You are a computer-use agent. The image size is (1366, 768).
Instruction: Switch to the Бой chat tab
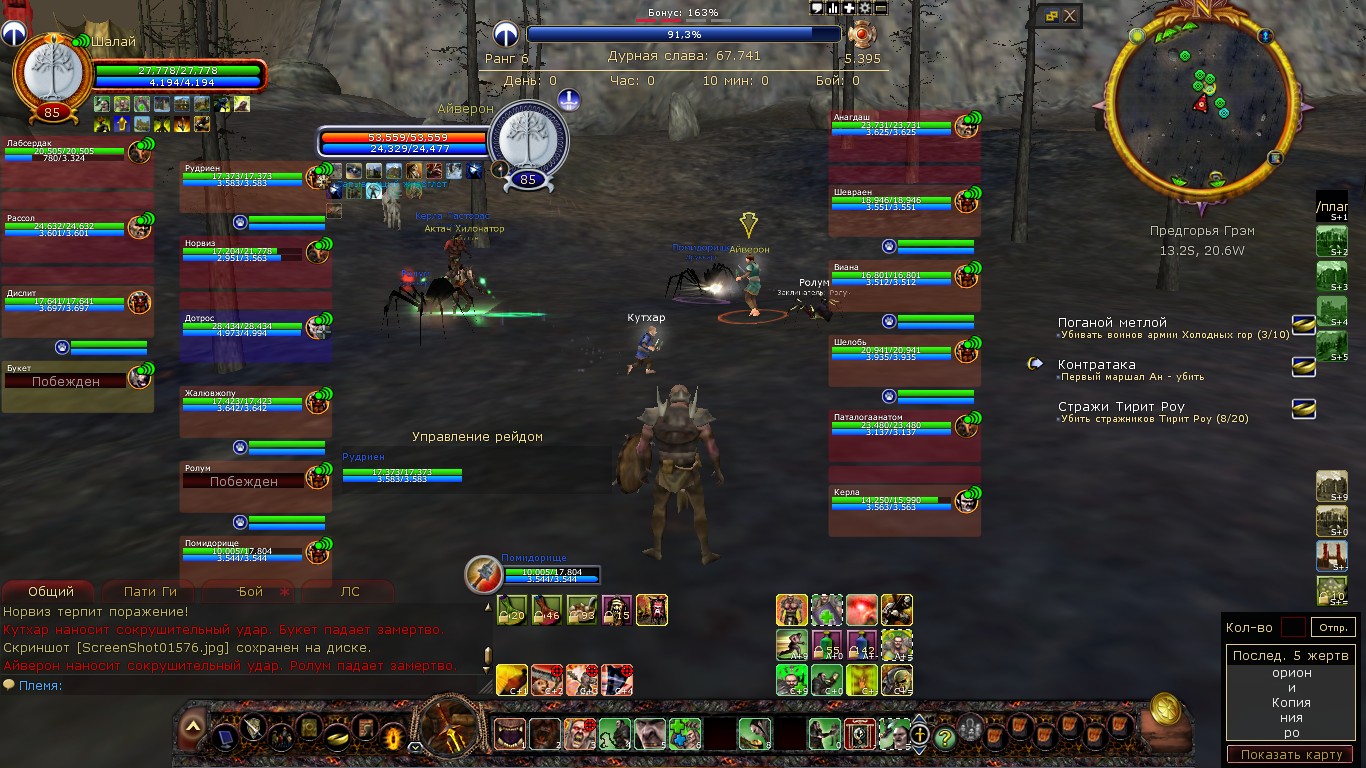[x=250, y=591]
